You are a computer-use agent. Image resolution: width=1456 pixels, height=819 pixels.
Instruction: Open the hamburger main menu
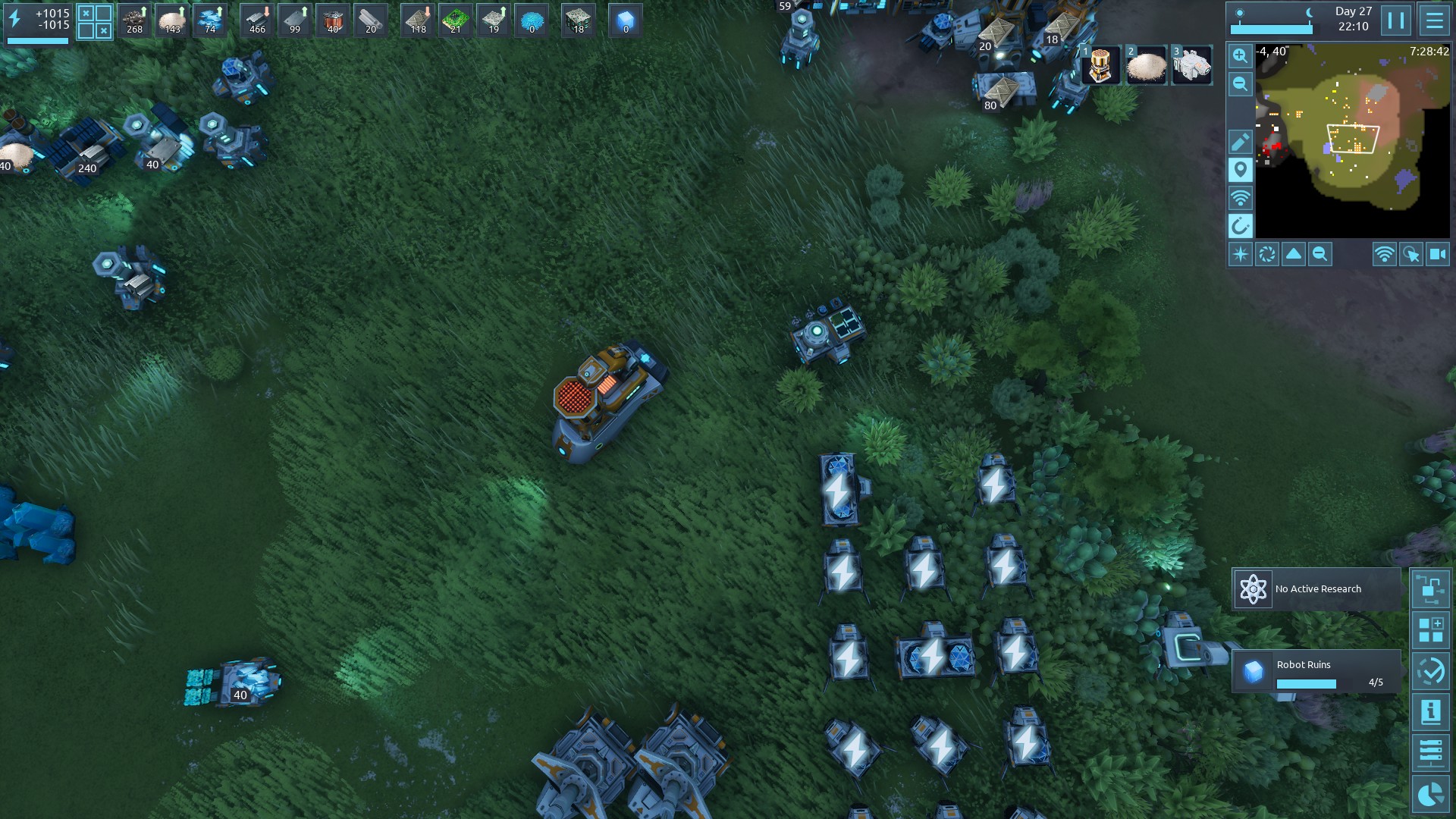pyautogui.click(x=1434, y=20)
